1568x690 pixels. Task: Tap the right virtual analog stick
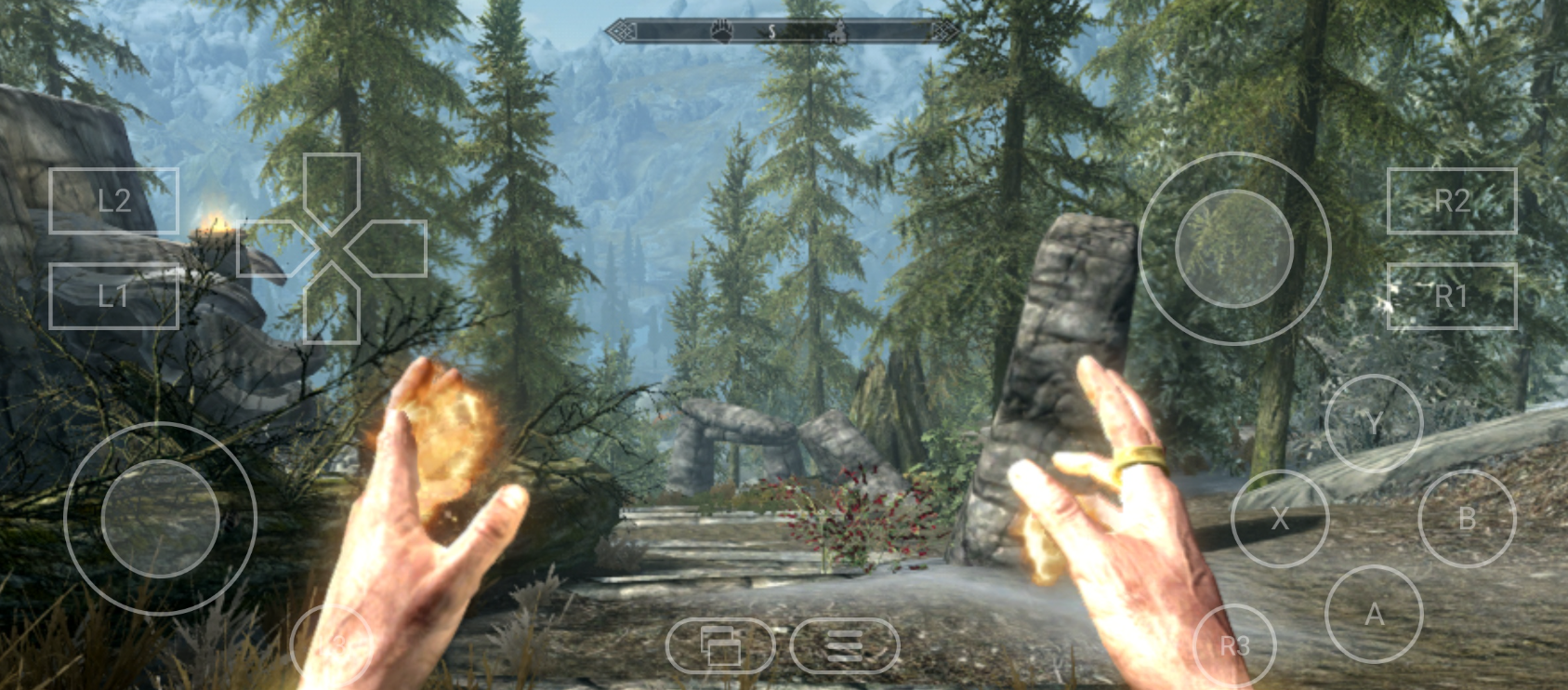tap(1234, 248)
